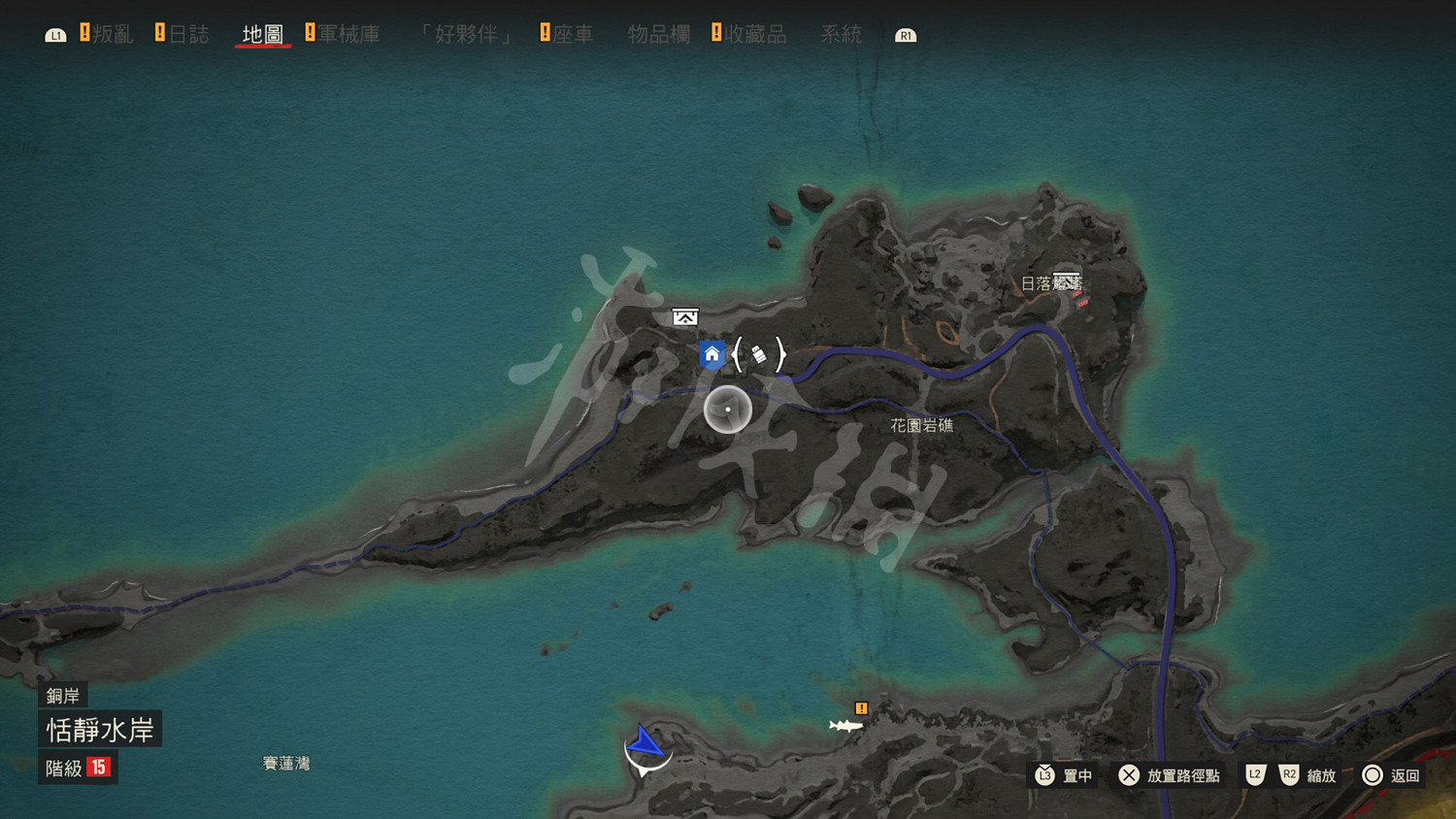Click the fish icon marking the fishing spot
This screenshot has width=1456, height=819.
pos(844,726)
